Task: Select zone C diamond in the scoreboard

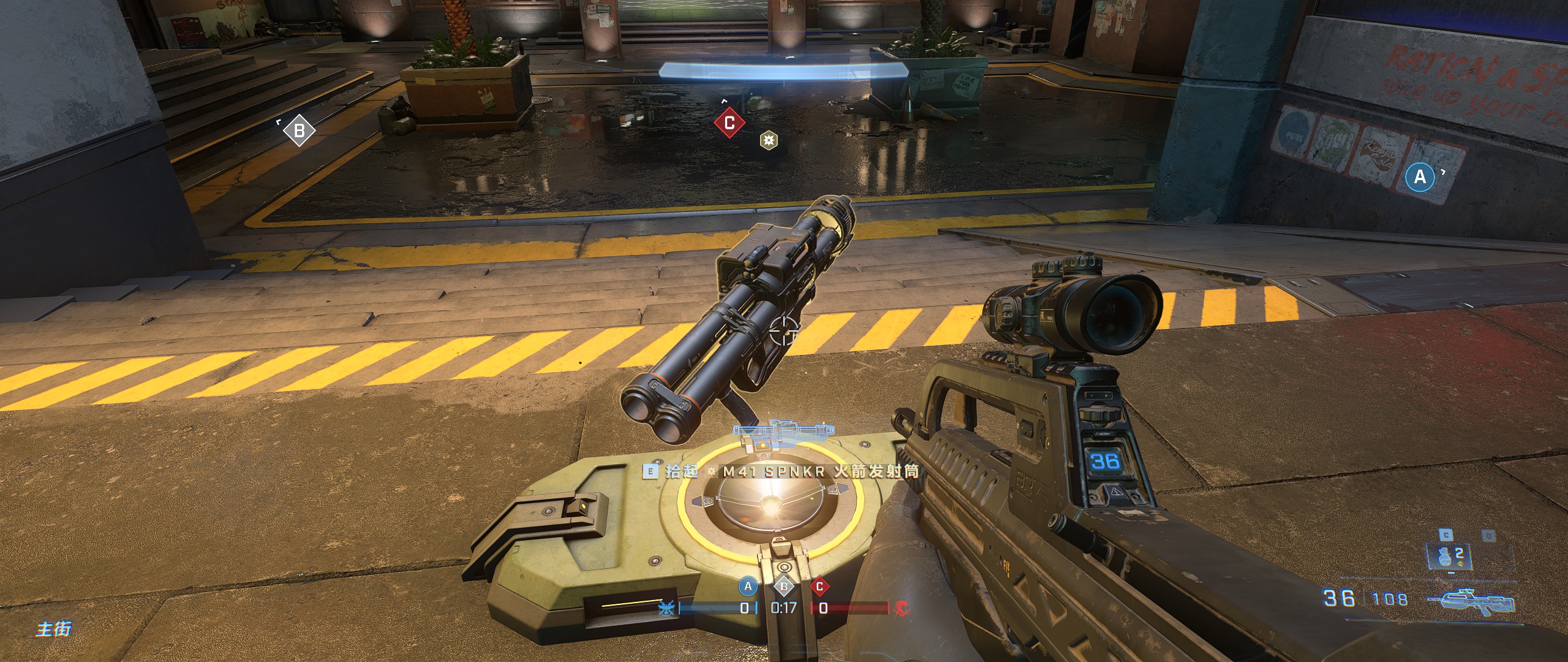Action: click(820, 587)
